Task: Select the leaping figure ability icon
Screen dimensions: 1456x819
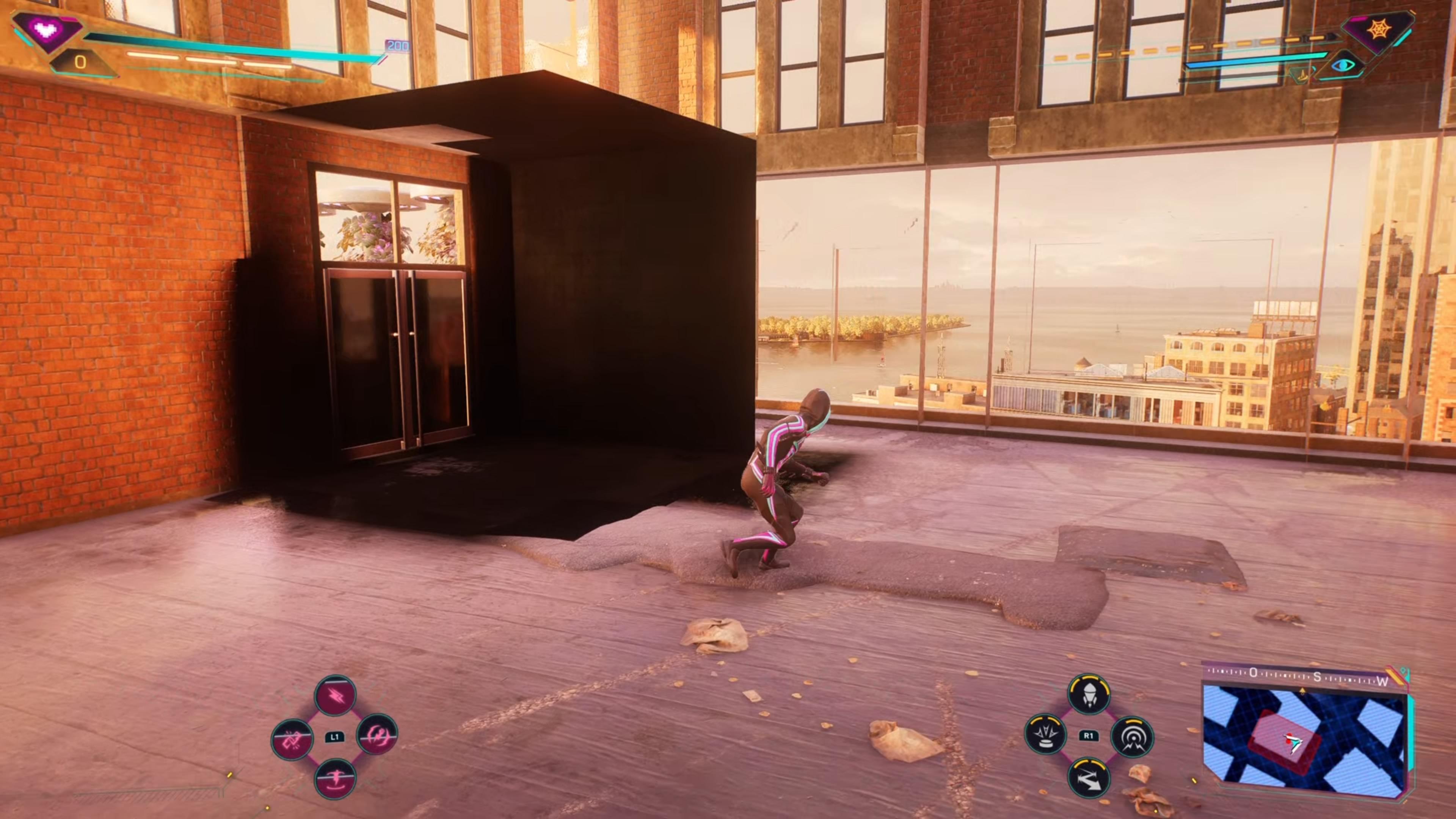Action: [x=335, y=778]
